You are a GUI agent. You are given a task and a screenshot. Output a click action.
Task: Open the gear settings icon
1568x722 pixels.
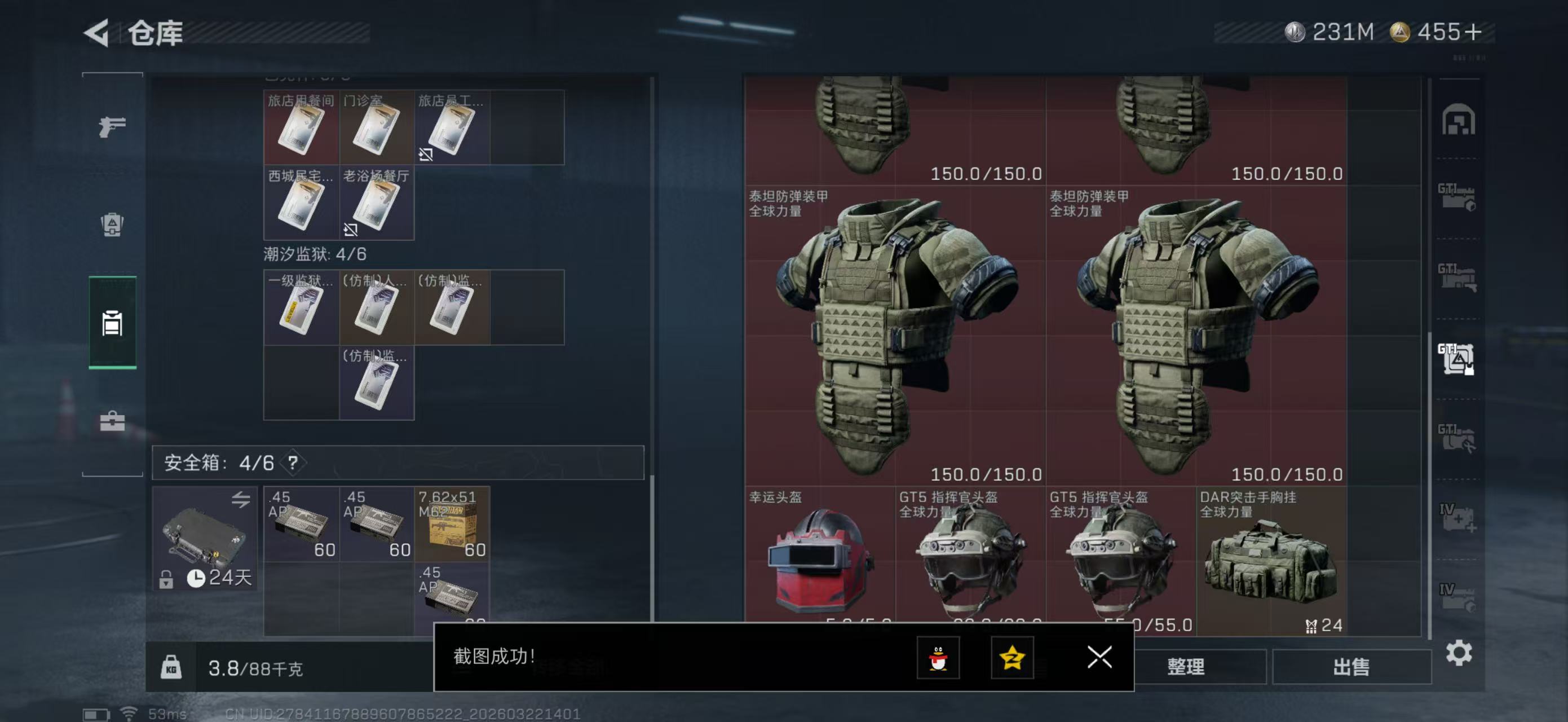(x=1459, y=653)
